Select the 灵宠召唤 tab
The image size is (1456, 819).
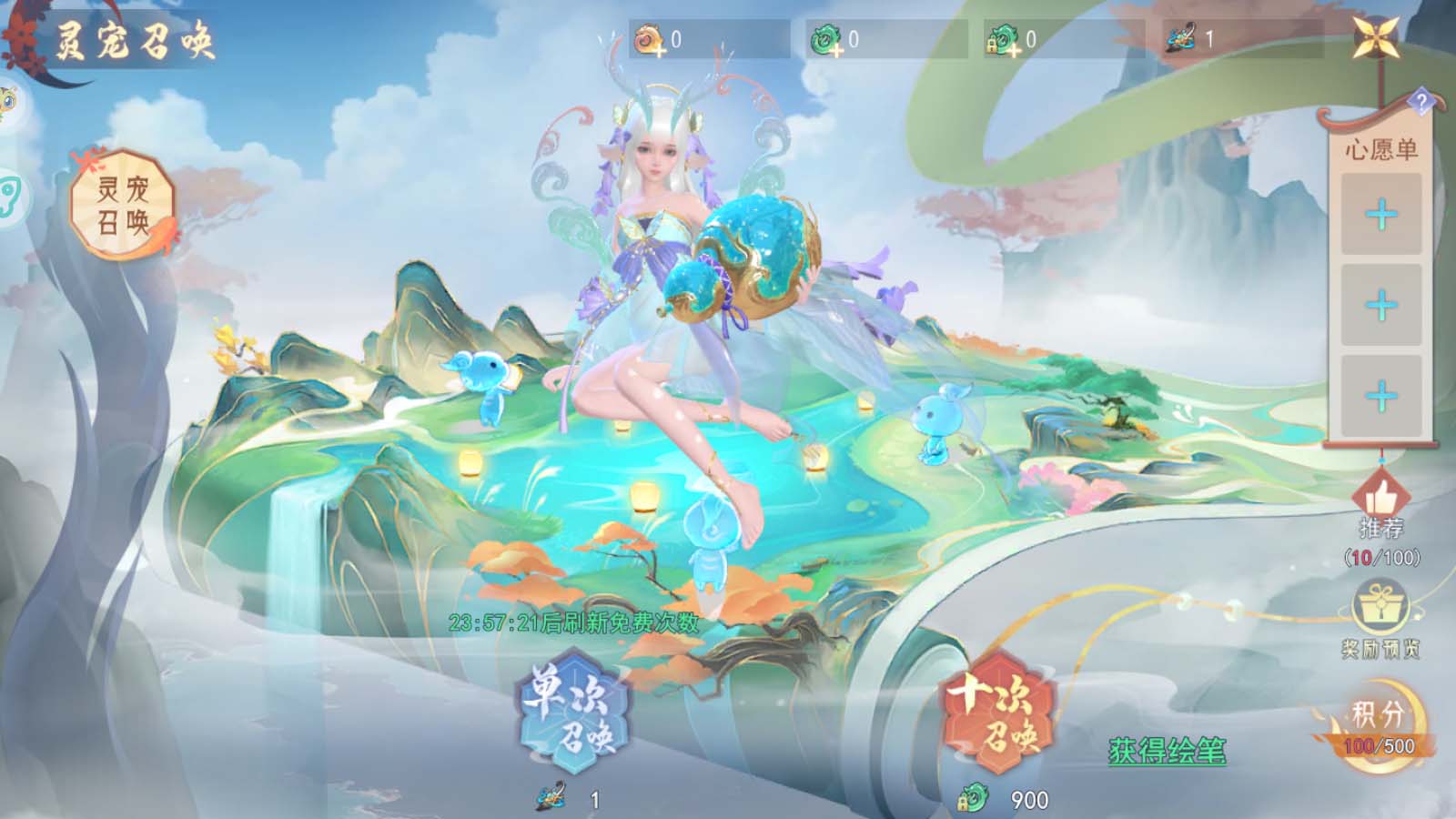(x=123, y=205)
